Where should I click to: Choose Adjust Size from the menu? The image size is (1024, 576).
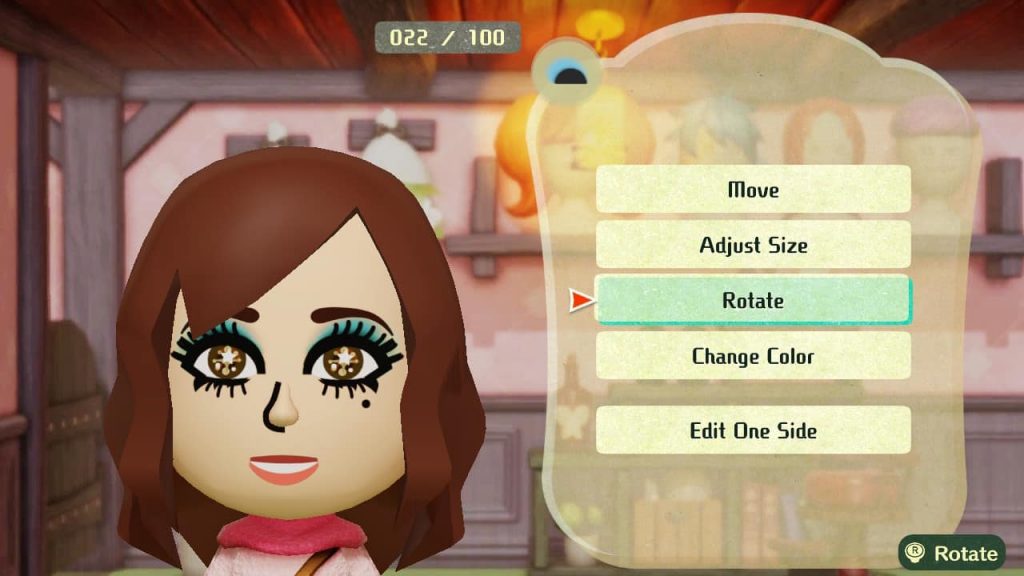click(753, 245)
